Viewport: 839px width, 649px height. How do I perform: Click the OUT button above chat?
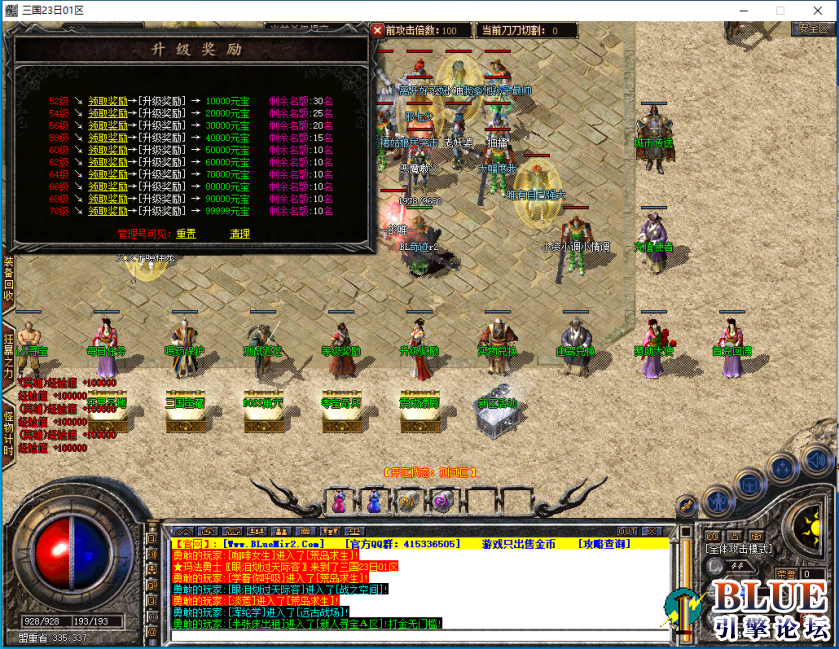tap(627, 531)
